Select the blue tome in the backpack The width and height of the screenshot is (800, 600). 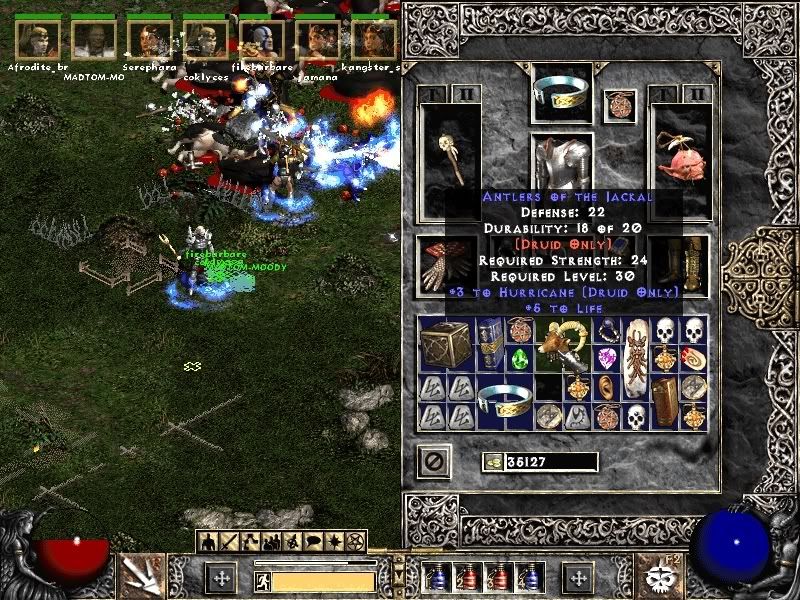491,345
